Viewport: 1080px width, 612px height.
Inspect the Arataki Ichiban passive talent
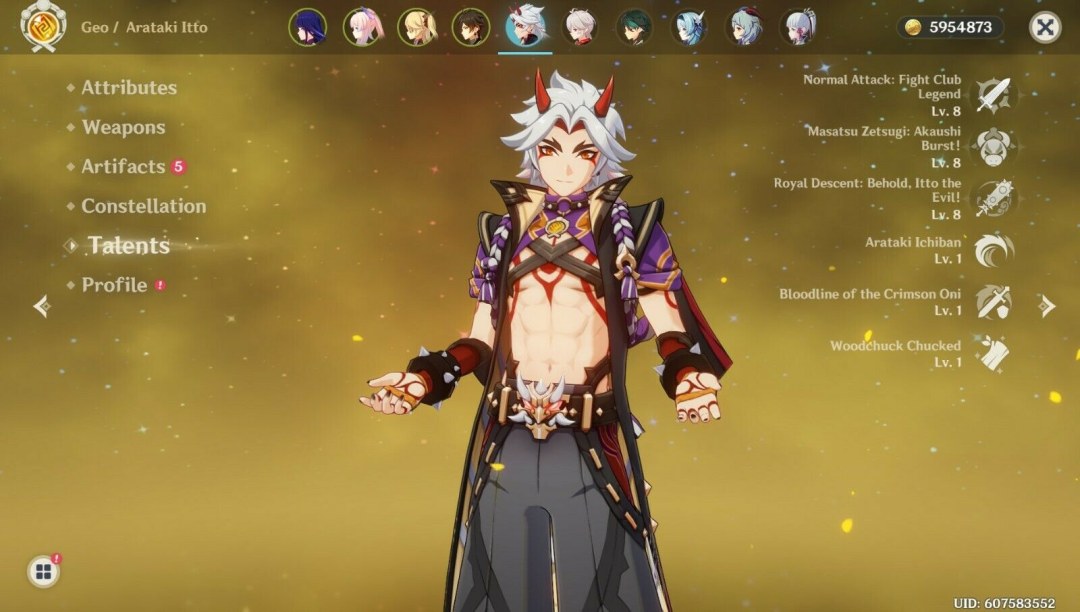(994, 250)
